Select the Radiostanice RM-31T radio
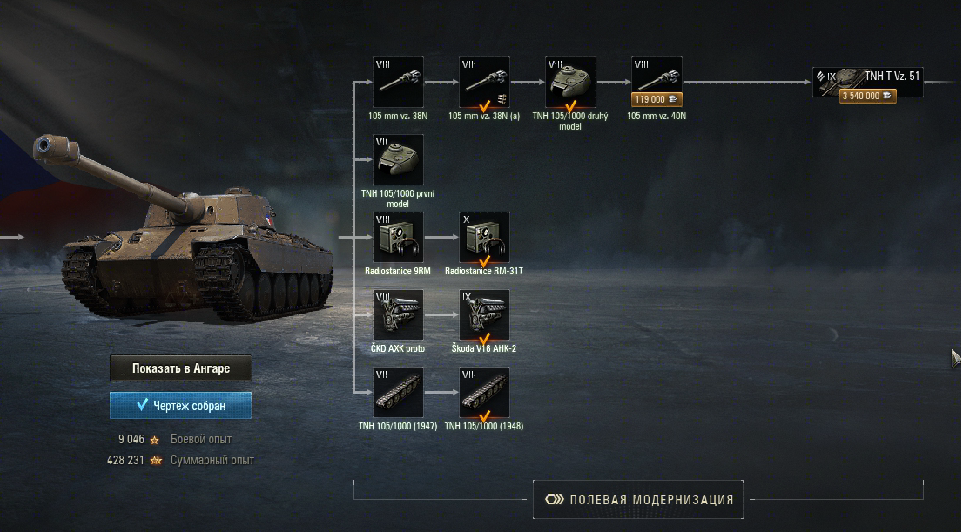 484,237
